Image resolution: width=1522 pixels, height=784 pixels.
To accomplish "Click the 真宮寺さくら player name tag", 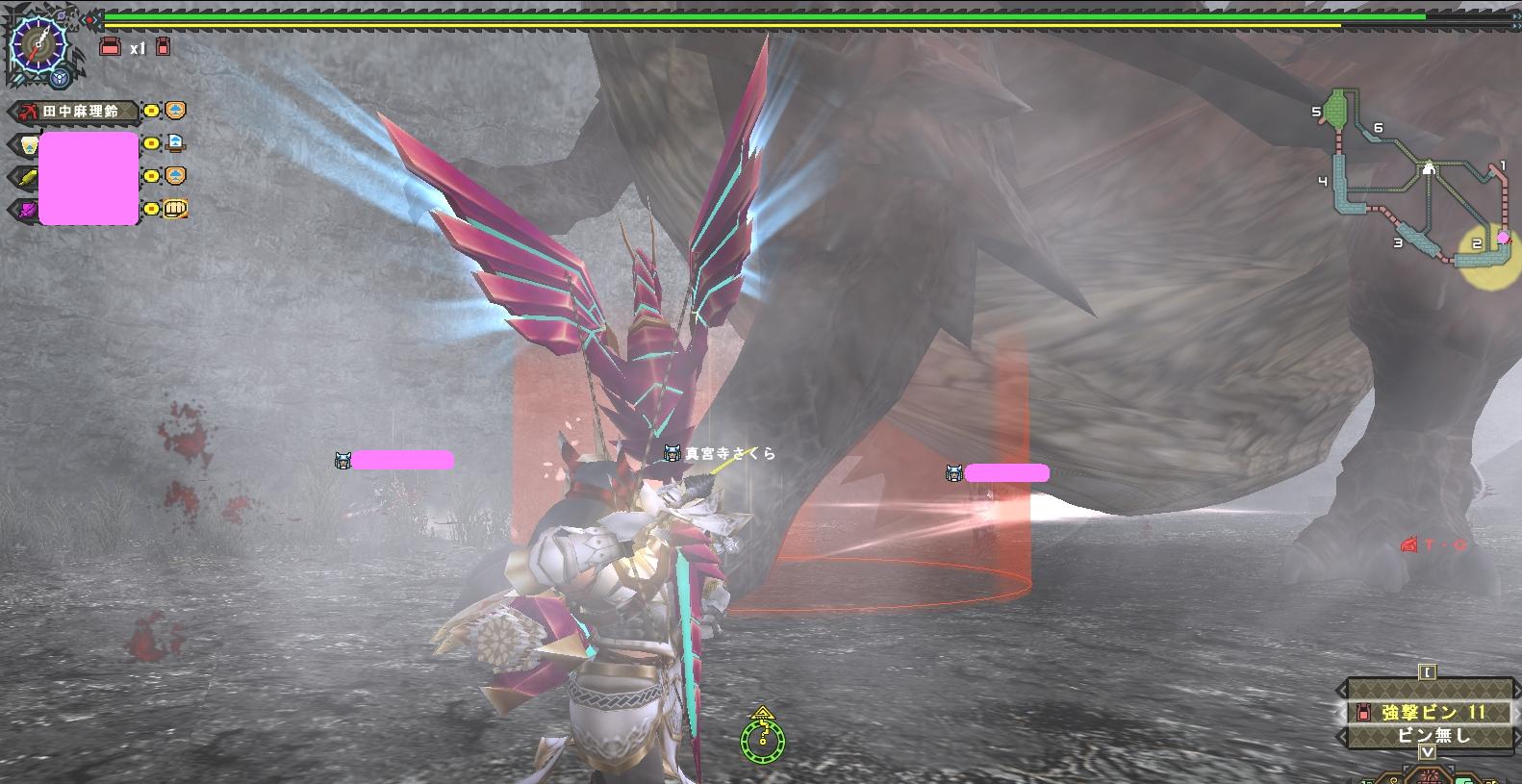I will coord(727,453).
